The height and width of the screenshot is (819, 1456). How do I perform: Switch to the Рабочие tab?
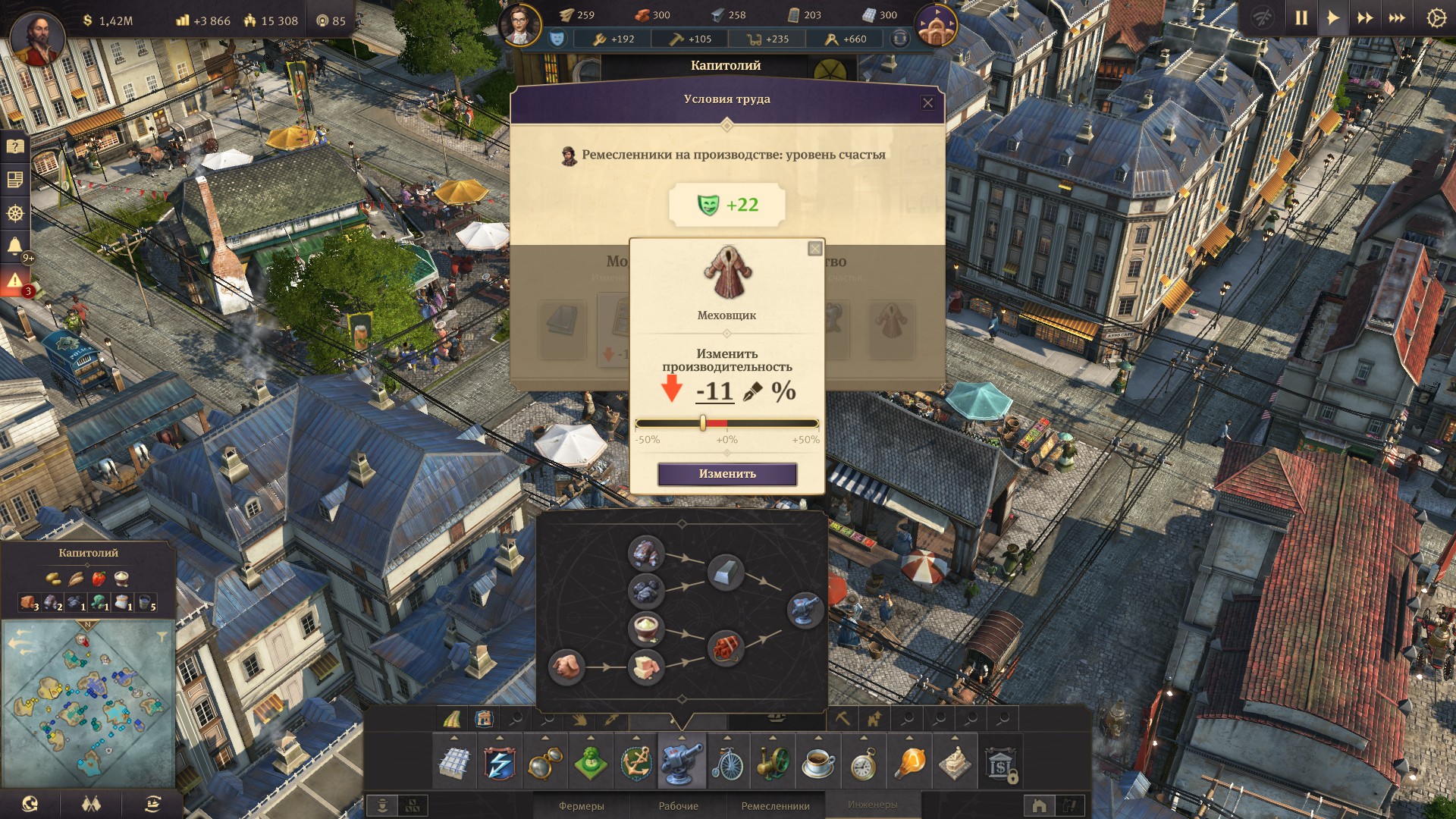pos(678,806)
